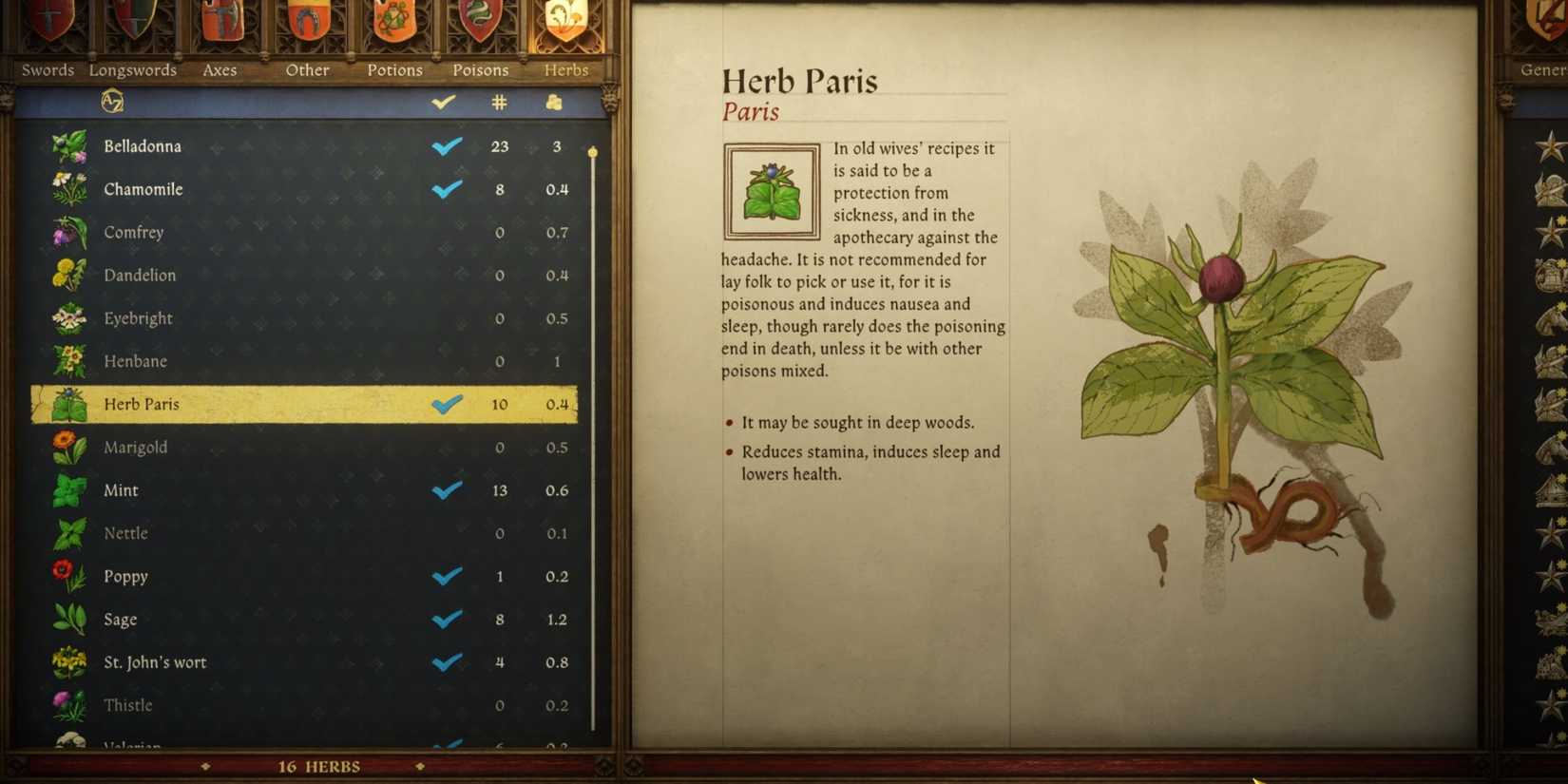Sort herbs by the checkmark column icon
This screenshot has width=1568, height=784.
443,103
